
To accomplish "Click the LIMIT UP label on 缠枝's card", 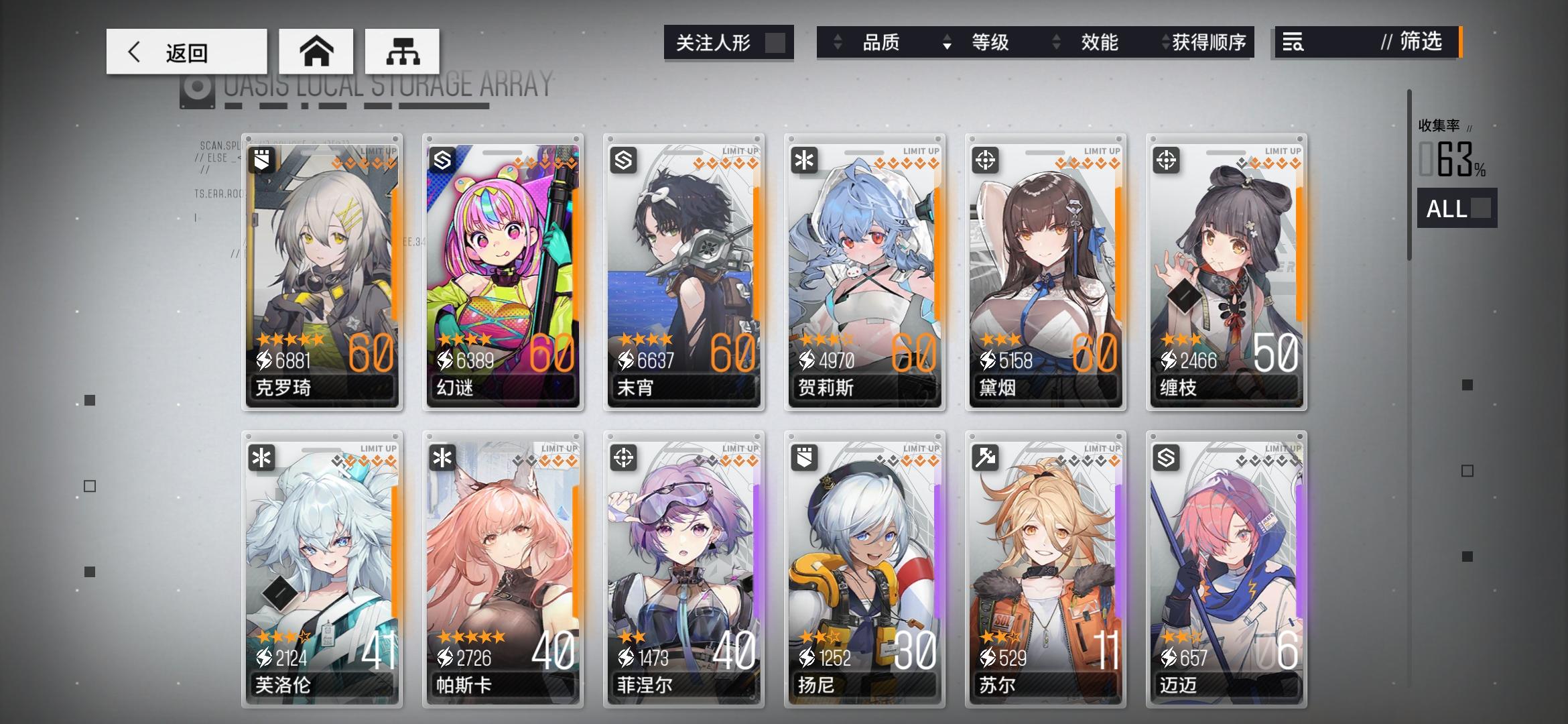I will pos(1285,151).
